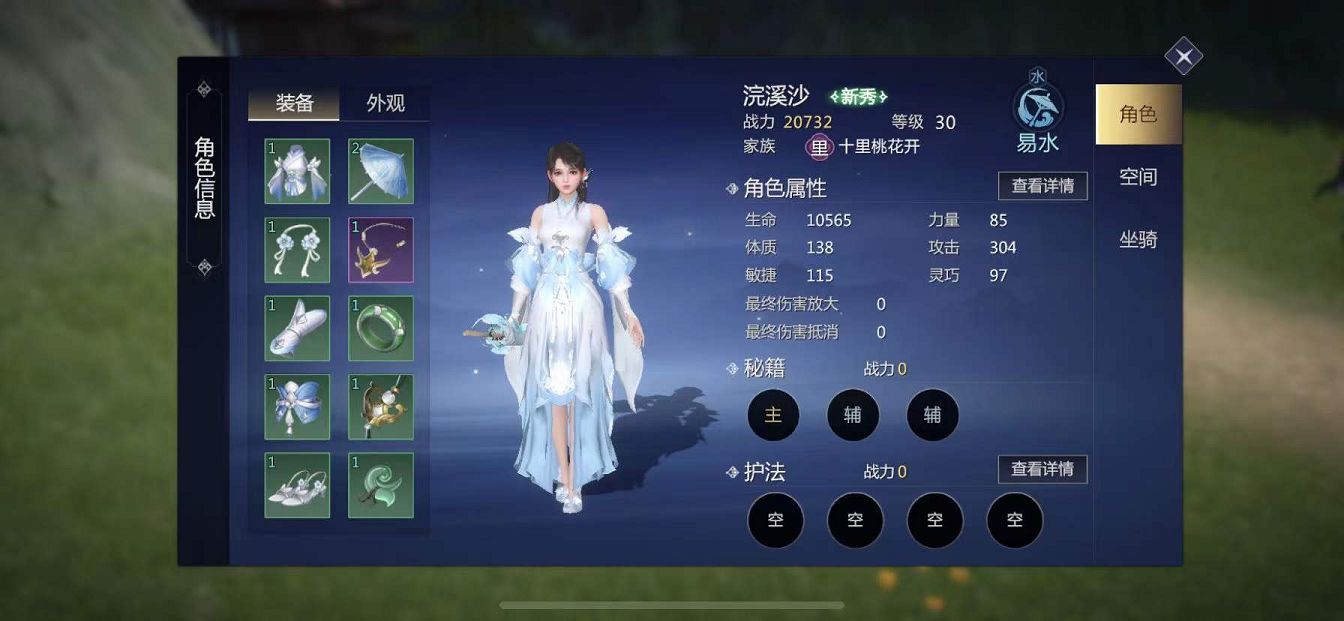Select the white shoes slot
The height and width of the screenshot is (621, 1344).
tap(297, 486)
